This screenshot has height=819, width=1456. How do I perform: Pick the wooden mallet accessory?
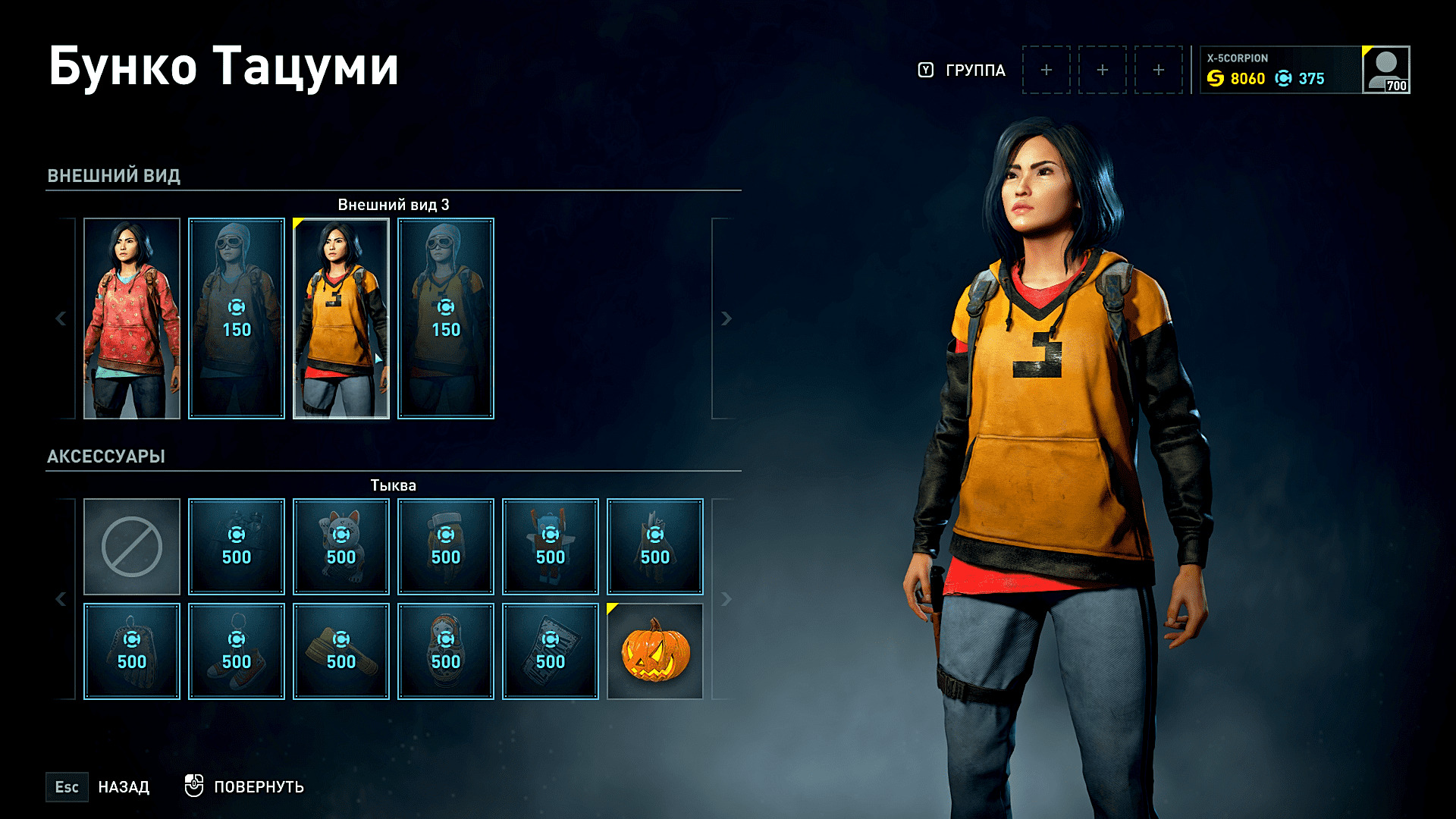(341, 651)
